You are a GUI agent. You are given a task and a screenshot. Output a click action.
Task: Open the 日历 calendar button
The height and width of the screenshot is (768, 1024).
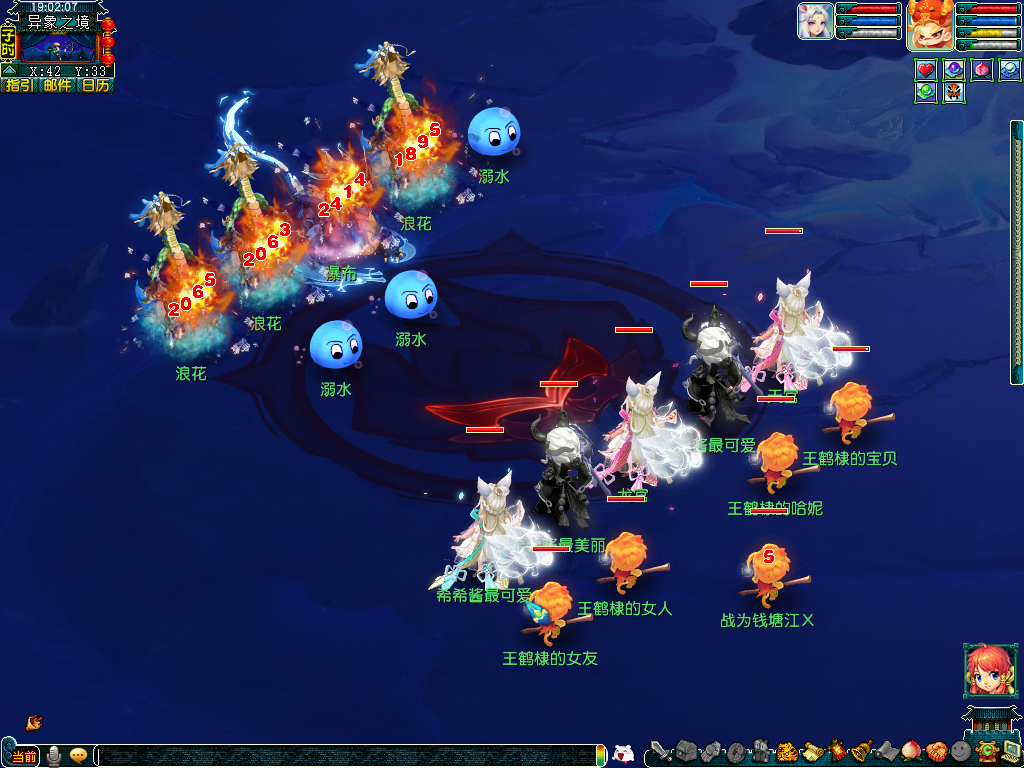click(95, 86)
